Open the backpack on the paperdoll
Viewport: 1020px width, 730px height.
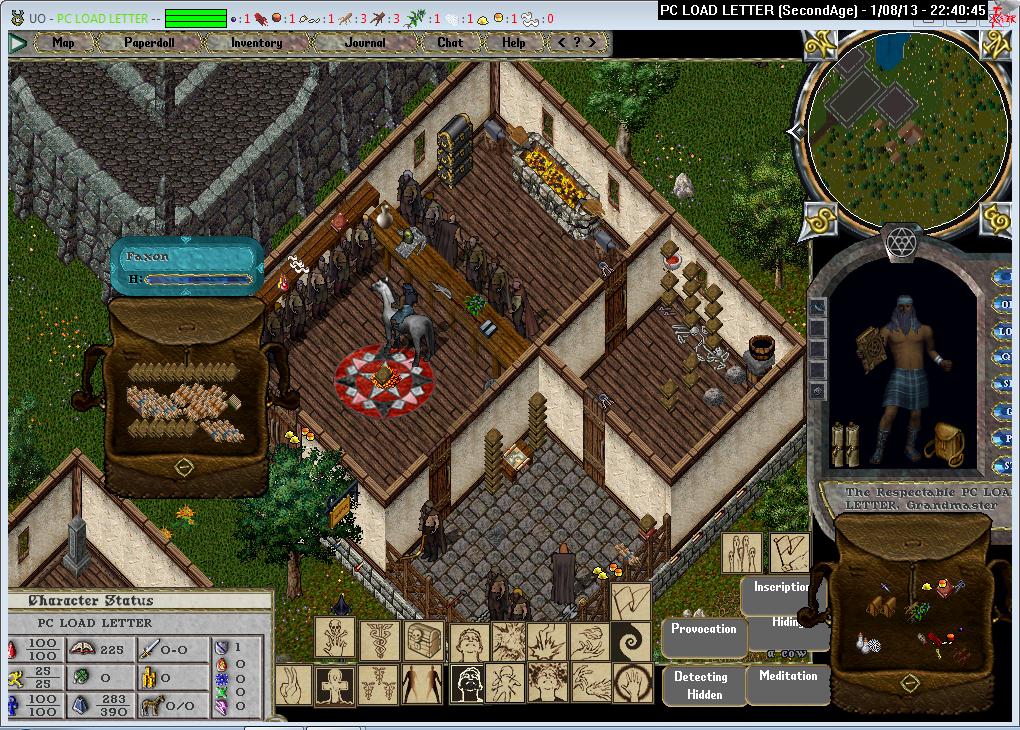click(942, 441)
